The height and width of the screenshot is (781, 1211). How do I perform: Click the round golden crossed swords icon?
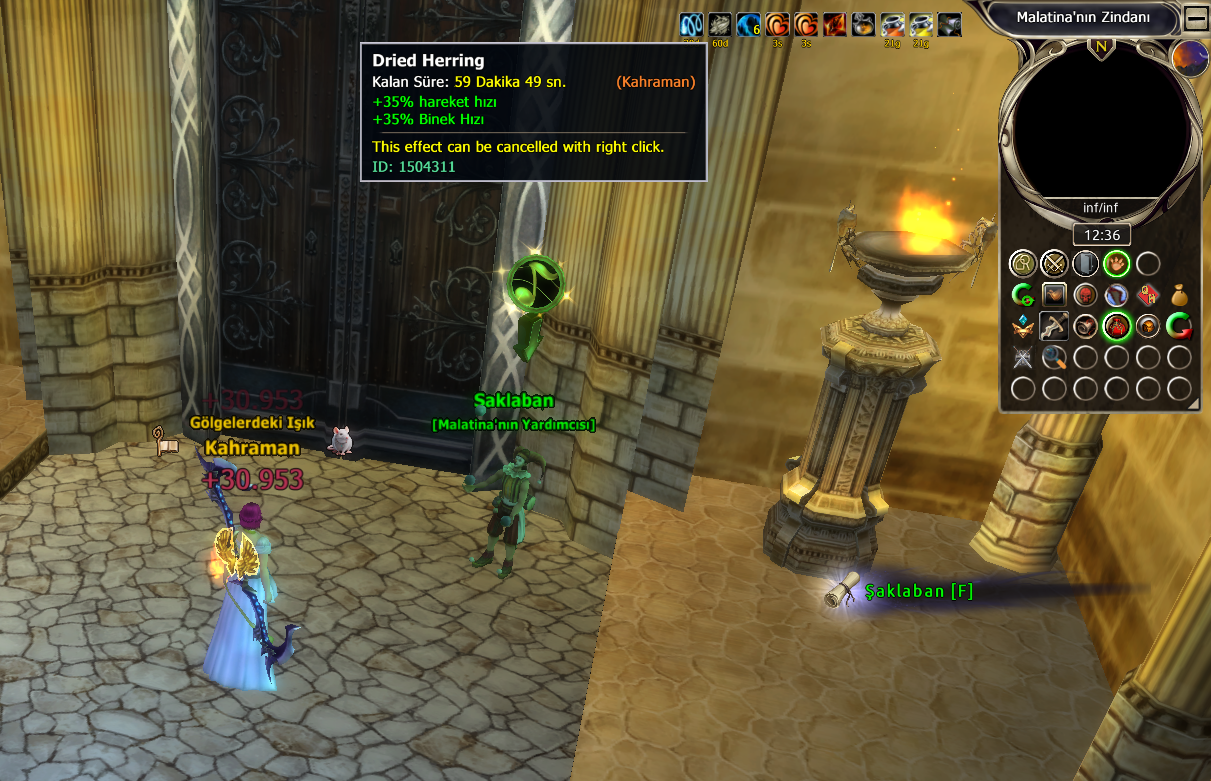(1054, 264)
